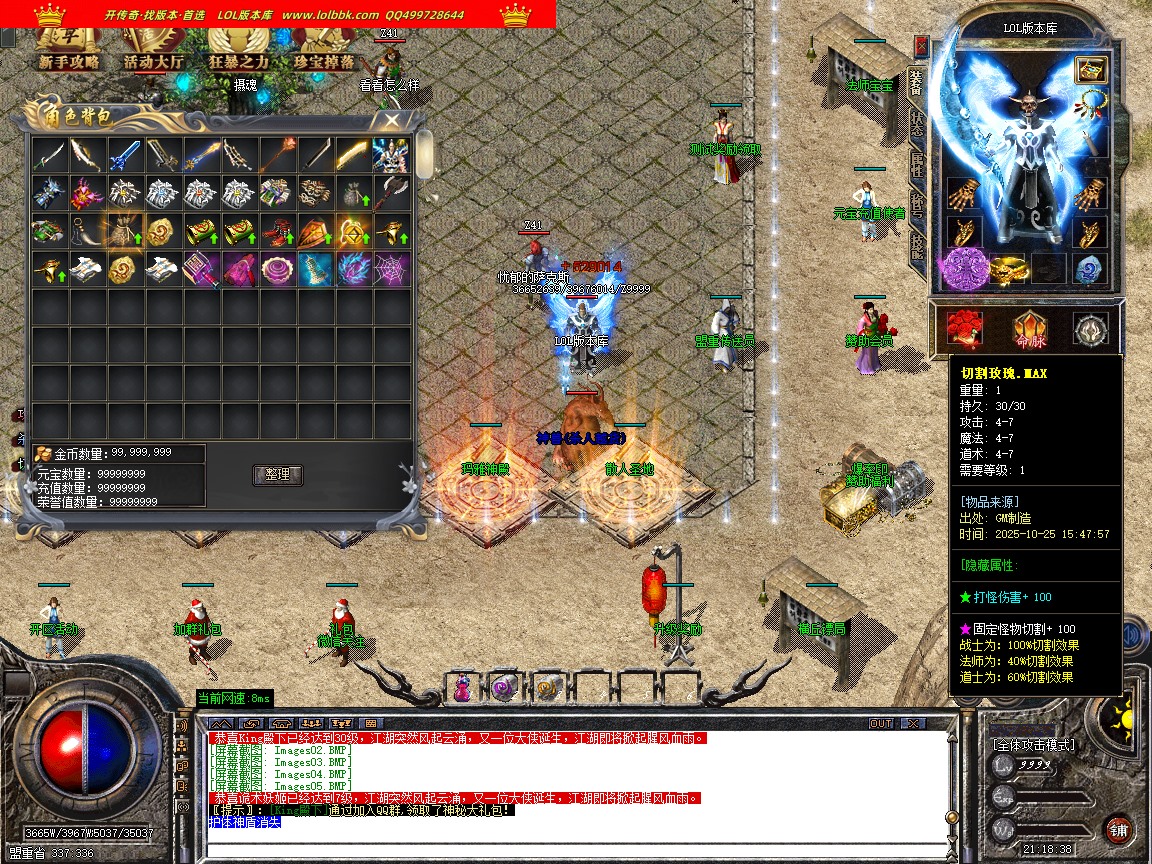
Task: Open the round 铺 shop button
Action: 1119,829
